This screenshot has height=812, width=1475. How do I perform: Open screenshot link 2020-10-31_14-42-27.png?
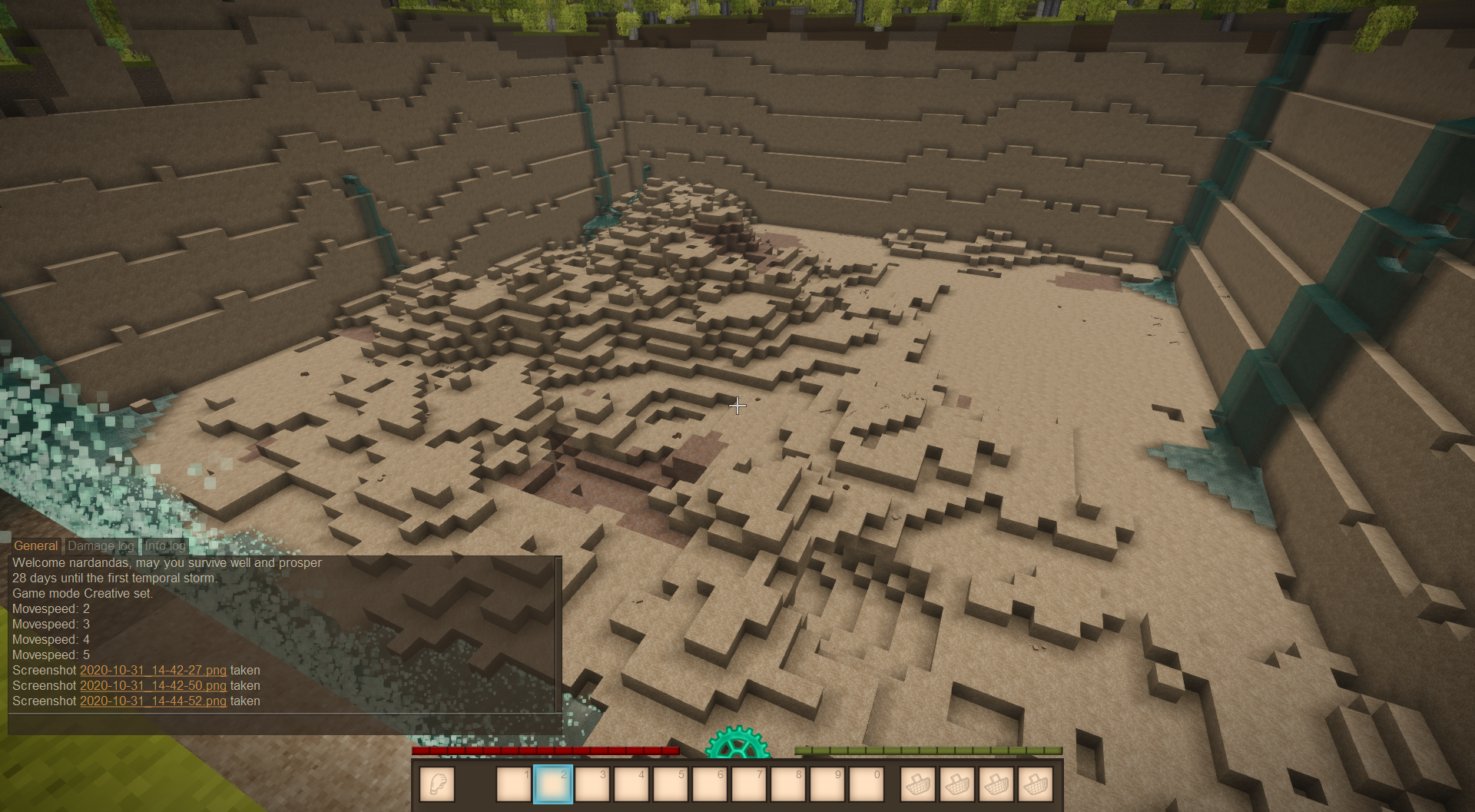153,670
